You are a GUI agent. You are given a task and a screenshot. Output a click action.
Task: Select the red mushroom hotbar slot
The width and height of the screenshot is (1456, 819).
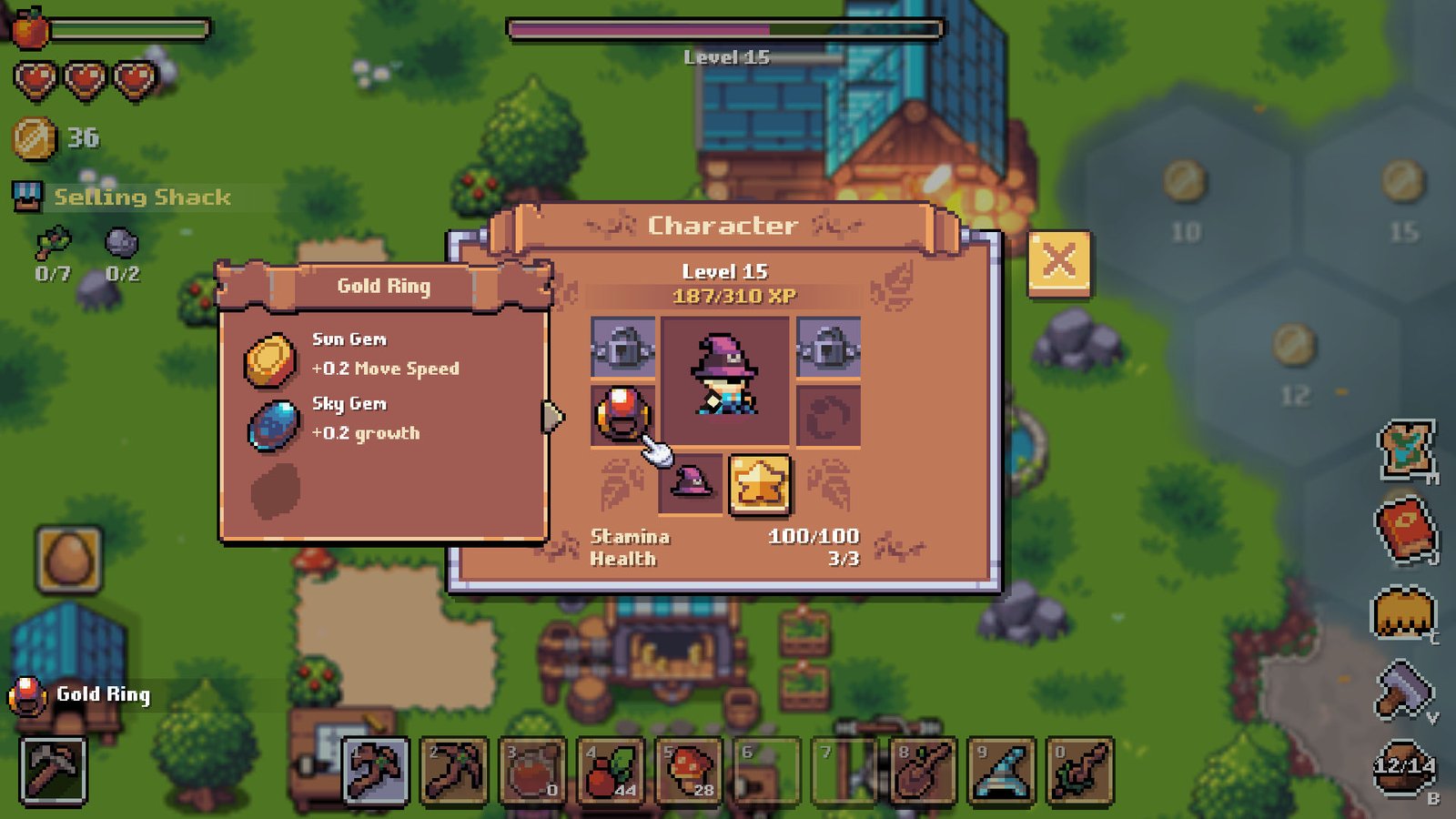[x=689, y=771]
